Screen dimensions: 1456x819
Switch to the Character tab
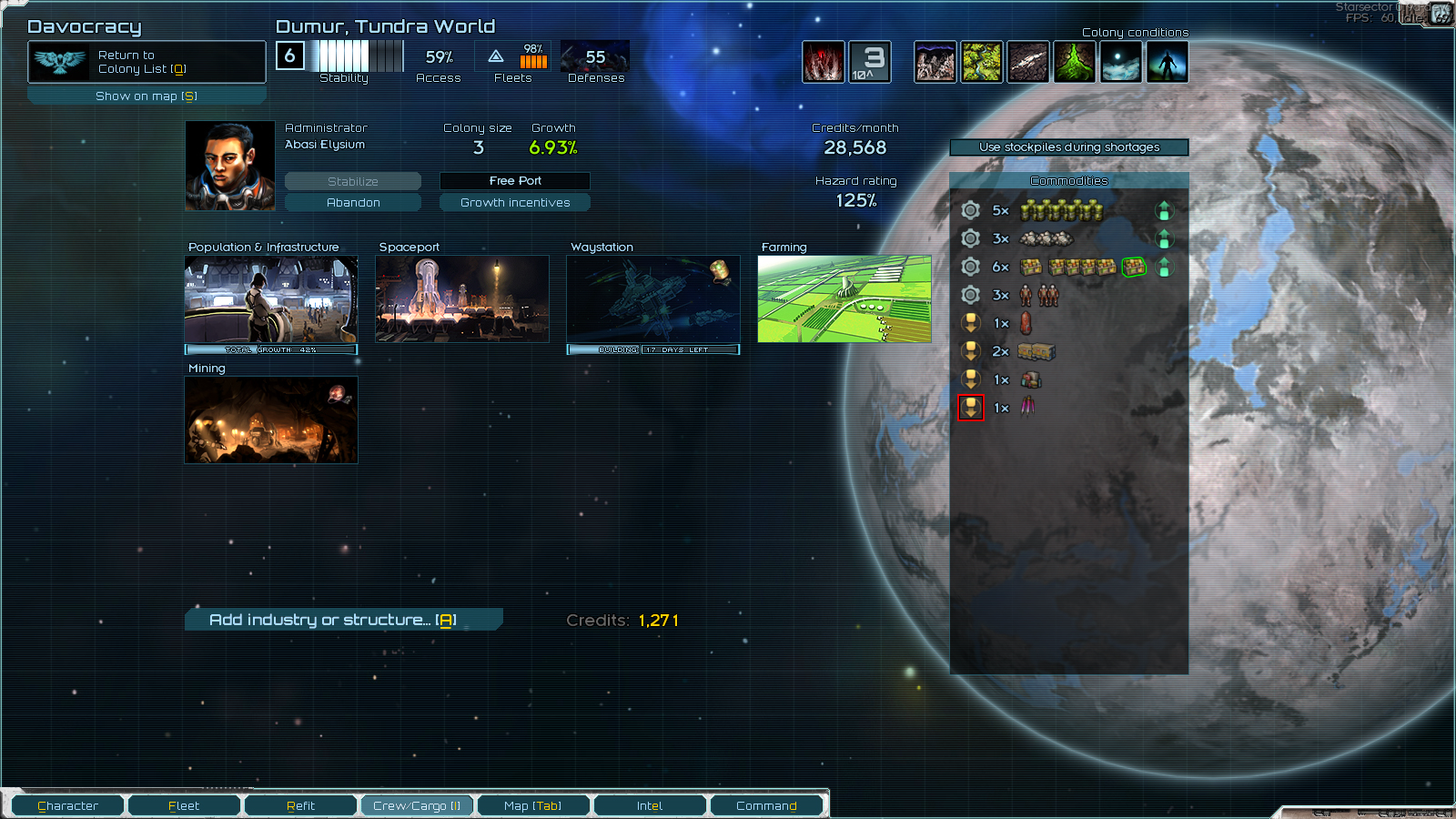point(68,805)
